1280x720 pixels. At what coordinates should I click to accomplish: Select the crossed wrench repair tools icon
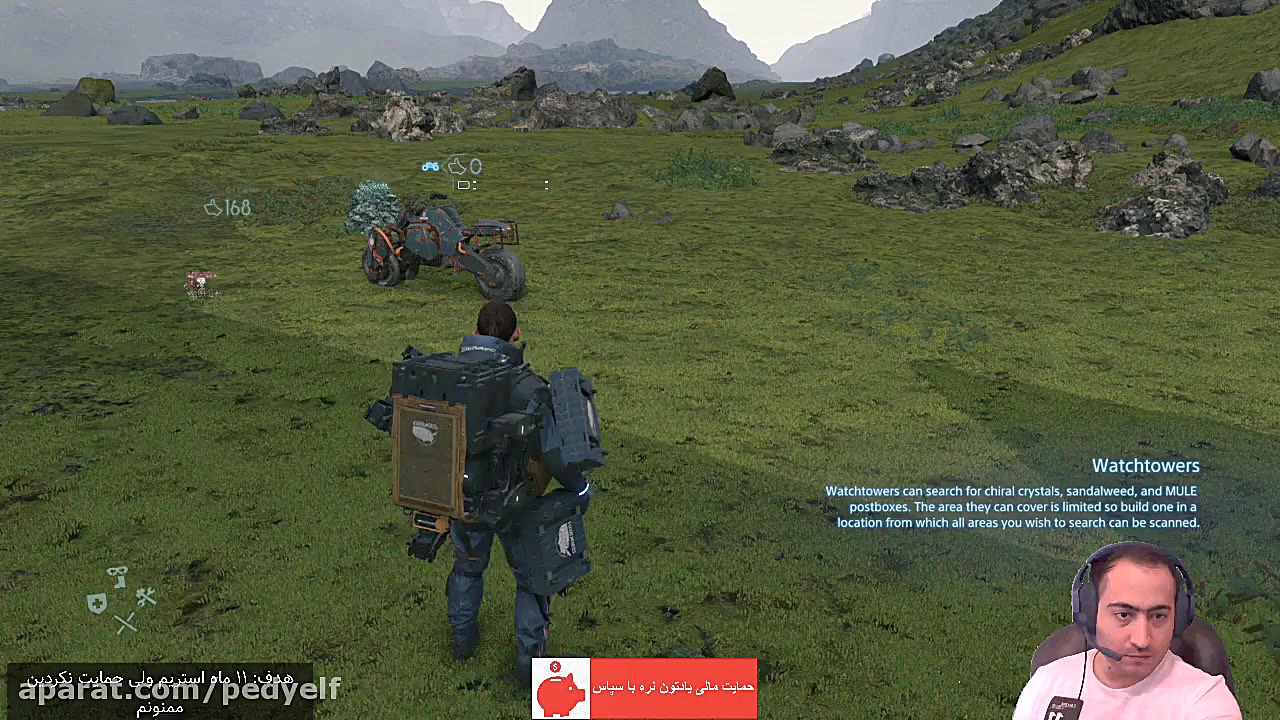[146, 597]
